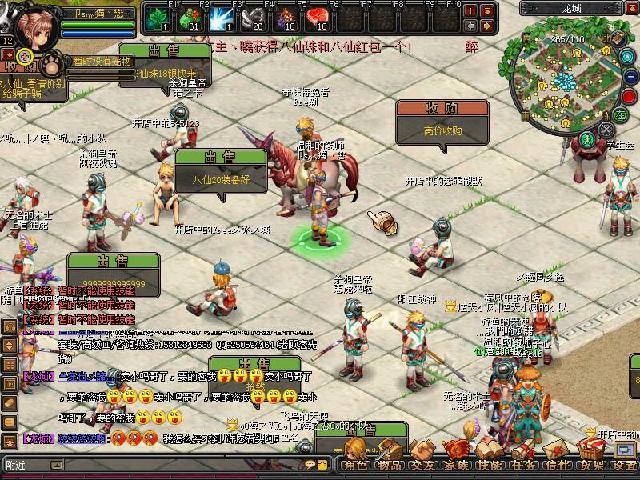Screen dimensions: 640x480
Task: Use the red-green herb item in F2 slot
Action: 190,17
